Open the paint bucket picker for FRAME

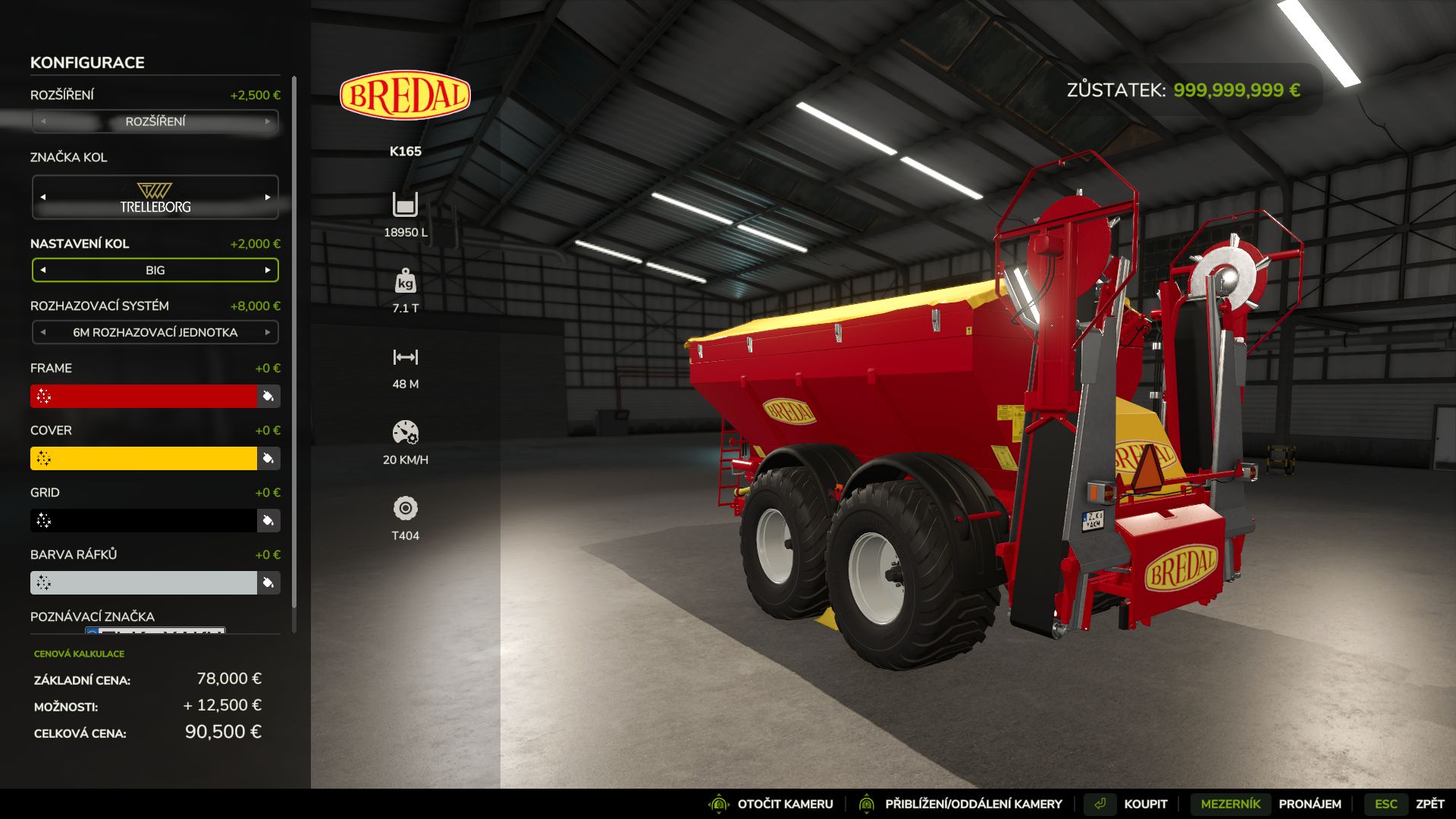pos(270,396)
